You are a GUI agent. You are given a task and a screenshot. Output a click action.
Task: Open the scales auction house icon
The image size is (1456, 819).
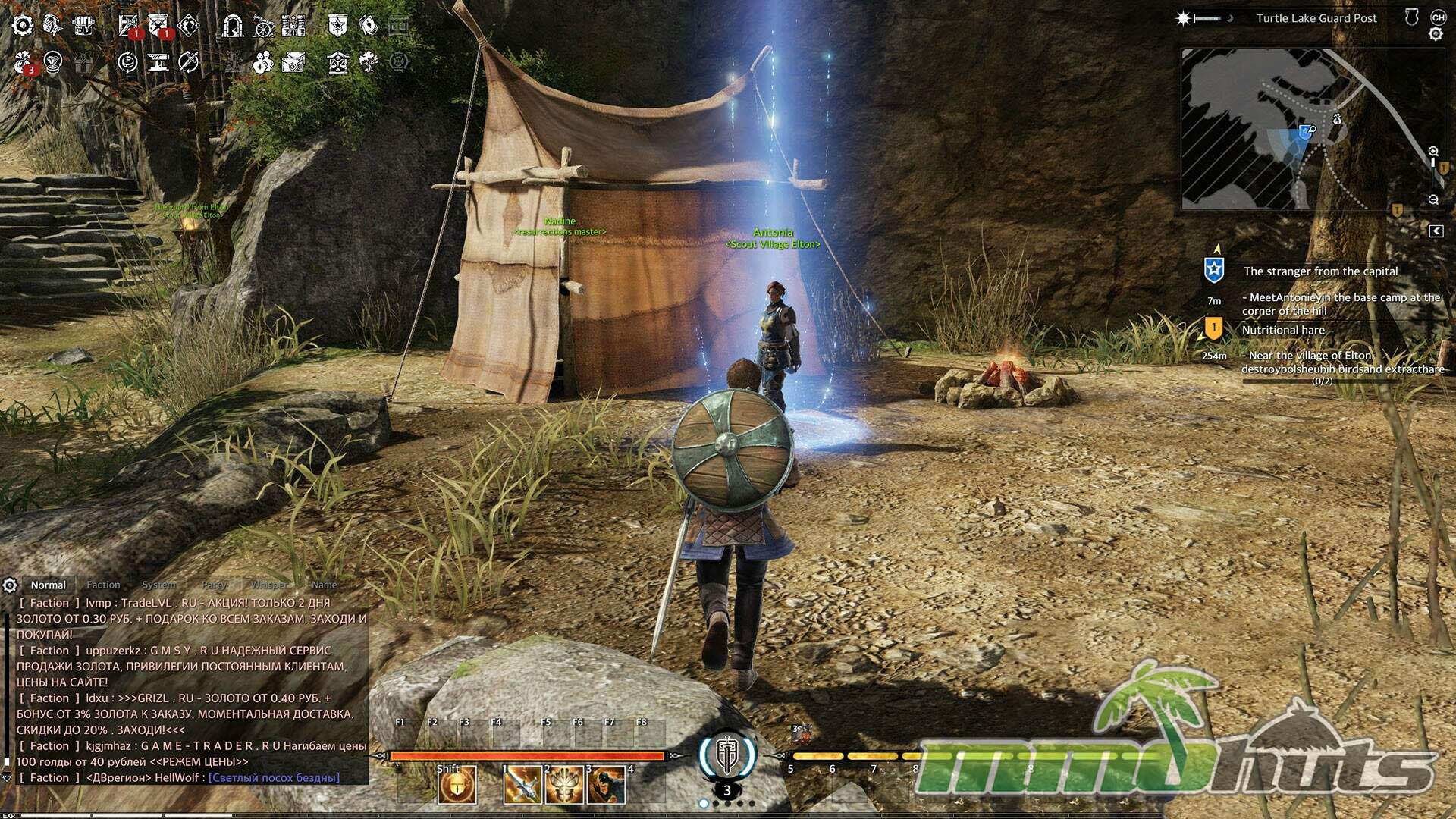(338, 62)
